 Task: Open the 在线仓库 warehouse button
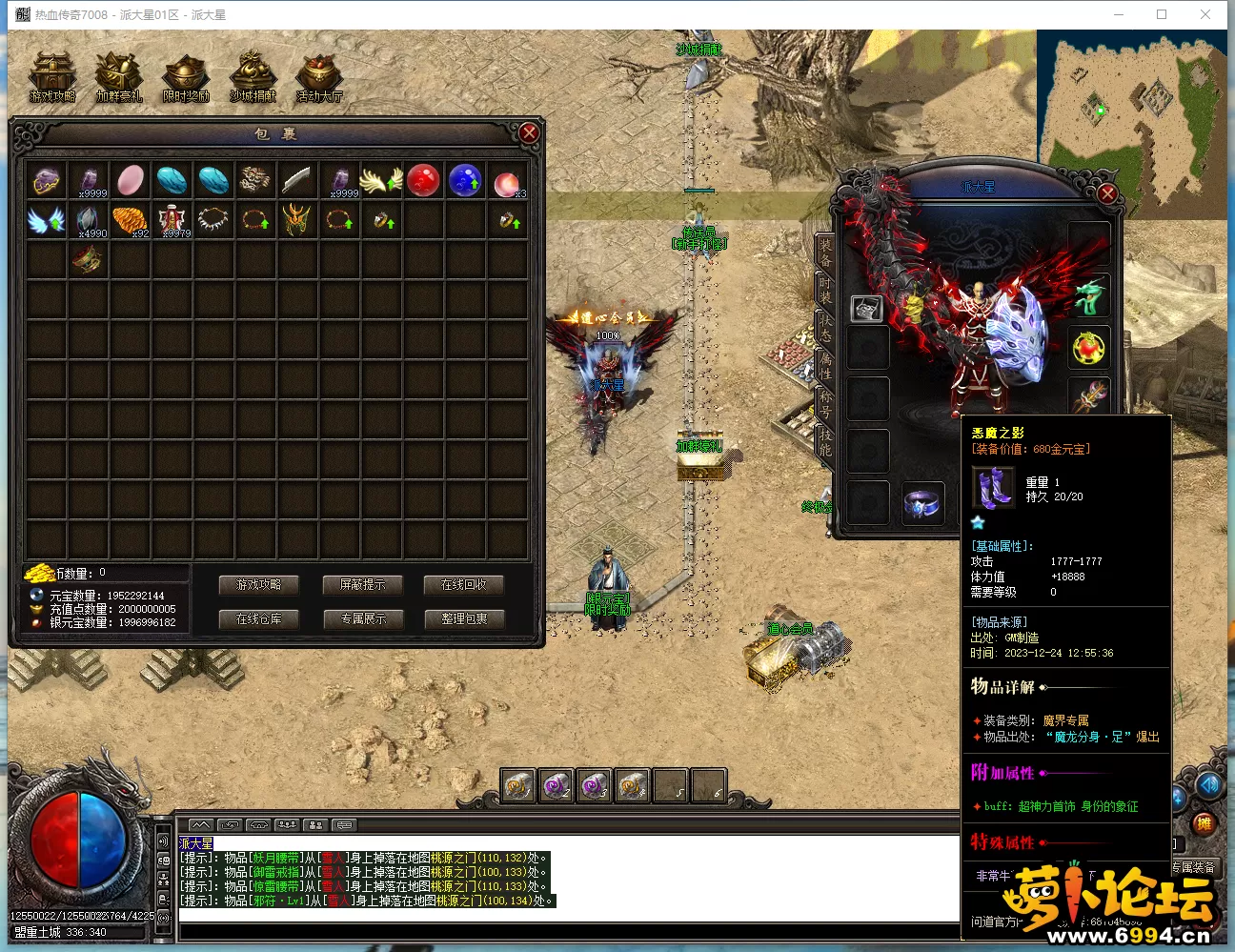pos(258,619)
